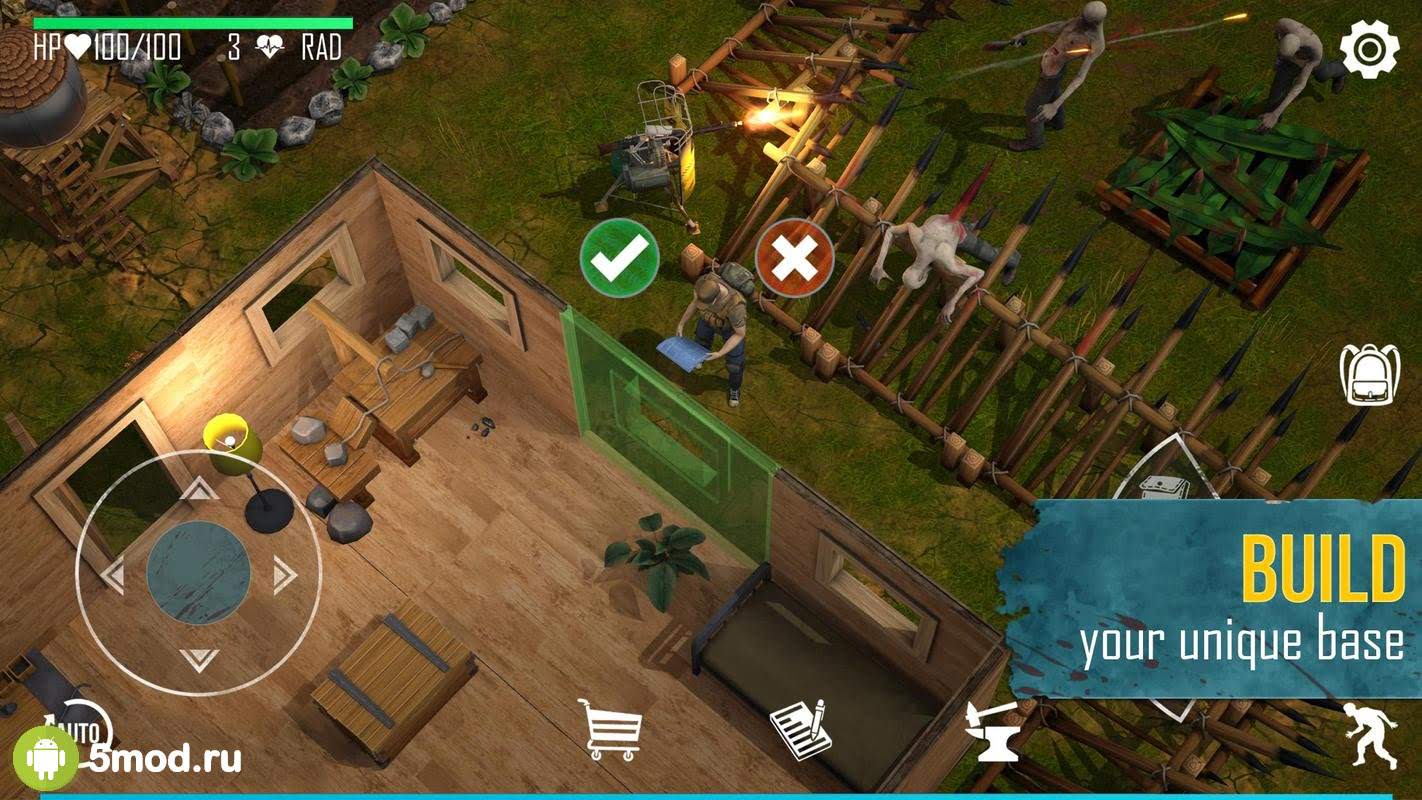Confirm wall placement with green checkmark
Image resolution: width=1422 pixels, height=800 pixels.
pos(619,258)
